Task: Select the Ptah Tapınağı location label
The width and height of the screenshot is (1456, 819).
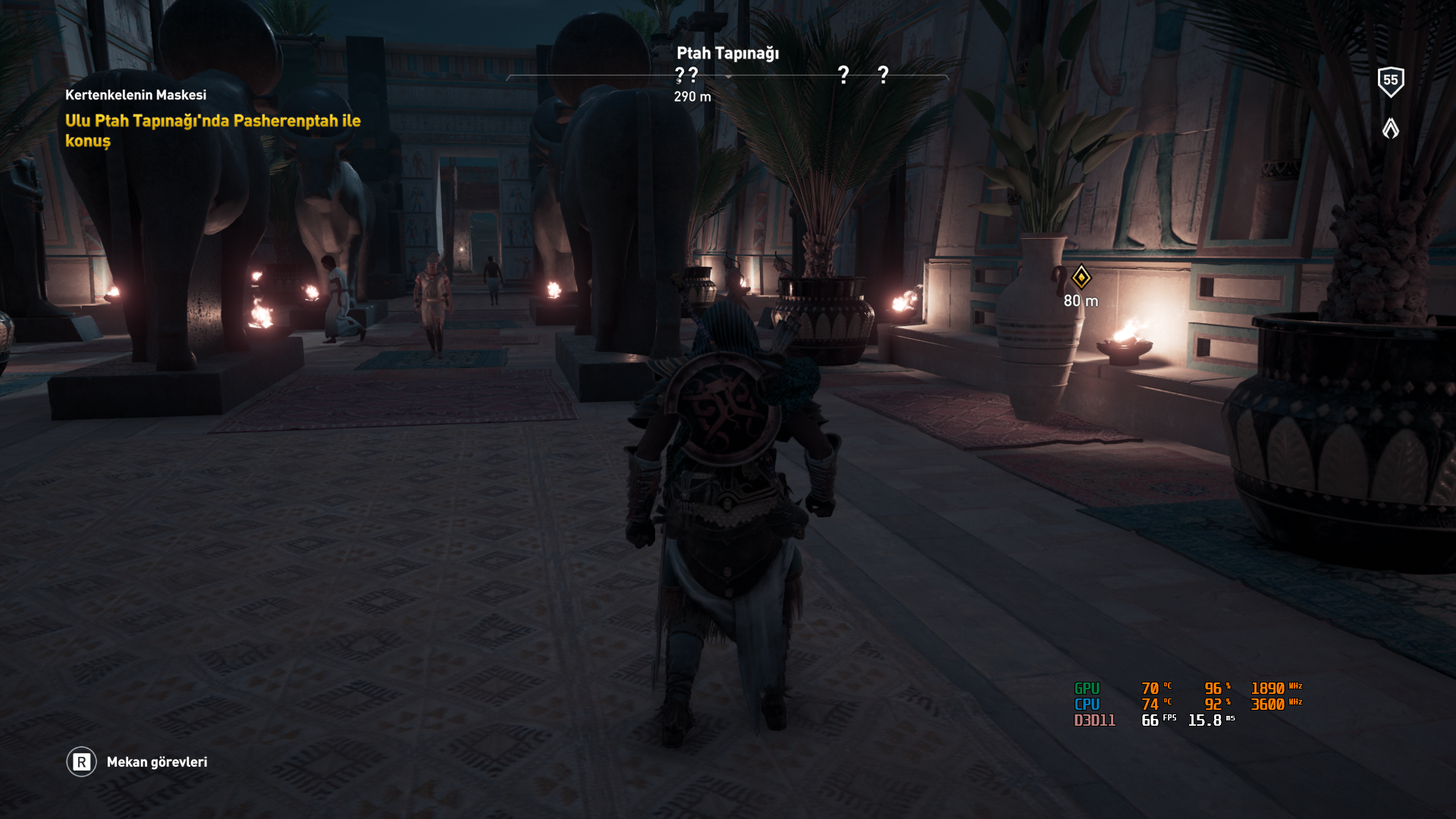Action: click(727, 53)
